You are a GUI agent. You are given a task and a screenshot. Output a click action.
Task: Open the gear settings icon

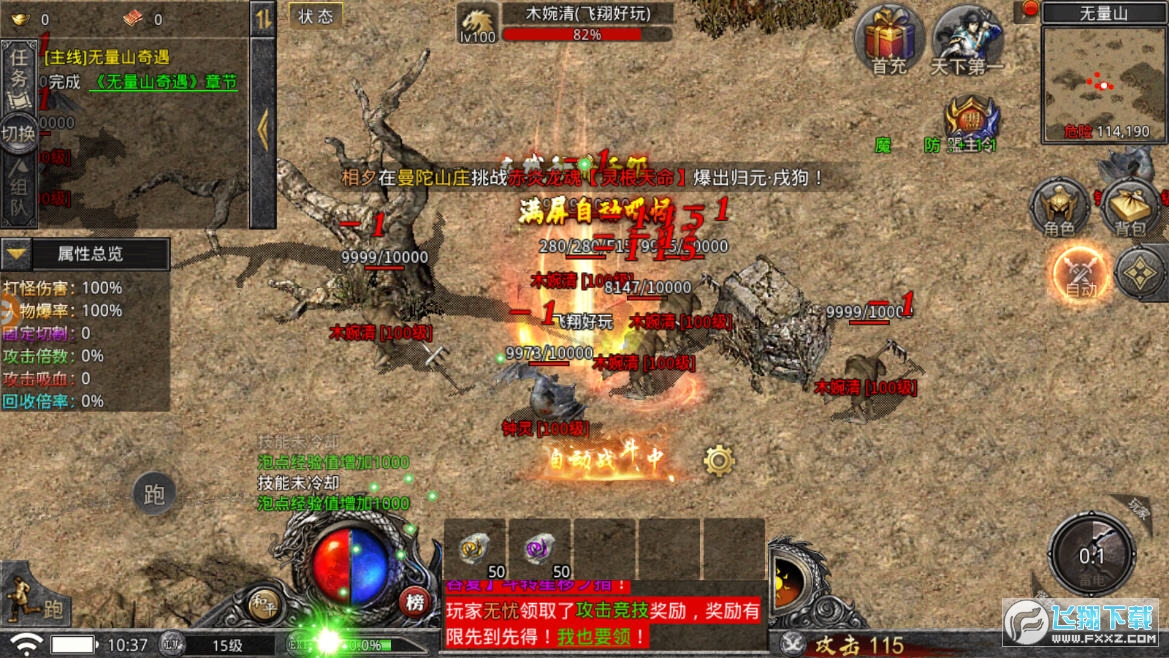pos(718,460)
